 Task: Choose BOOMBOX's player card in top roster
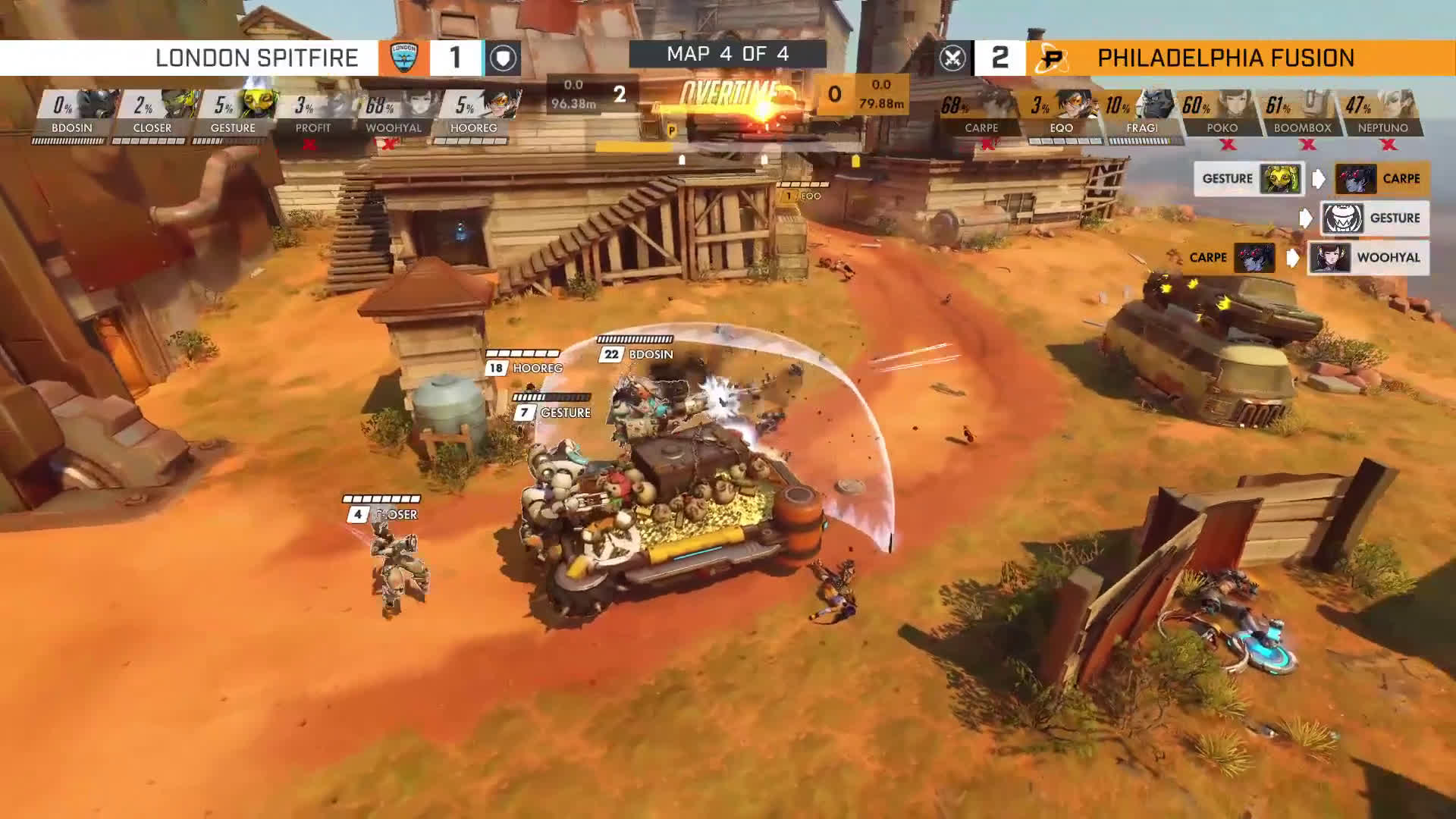1302,114
